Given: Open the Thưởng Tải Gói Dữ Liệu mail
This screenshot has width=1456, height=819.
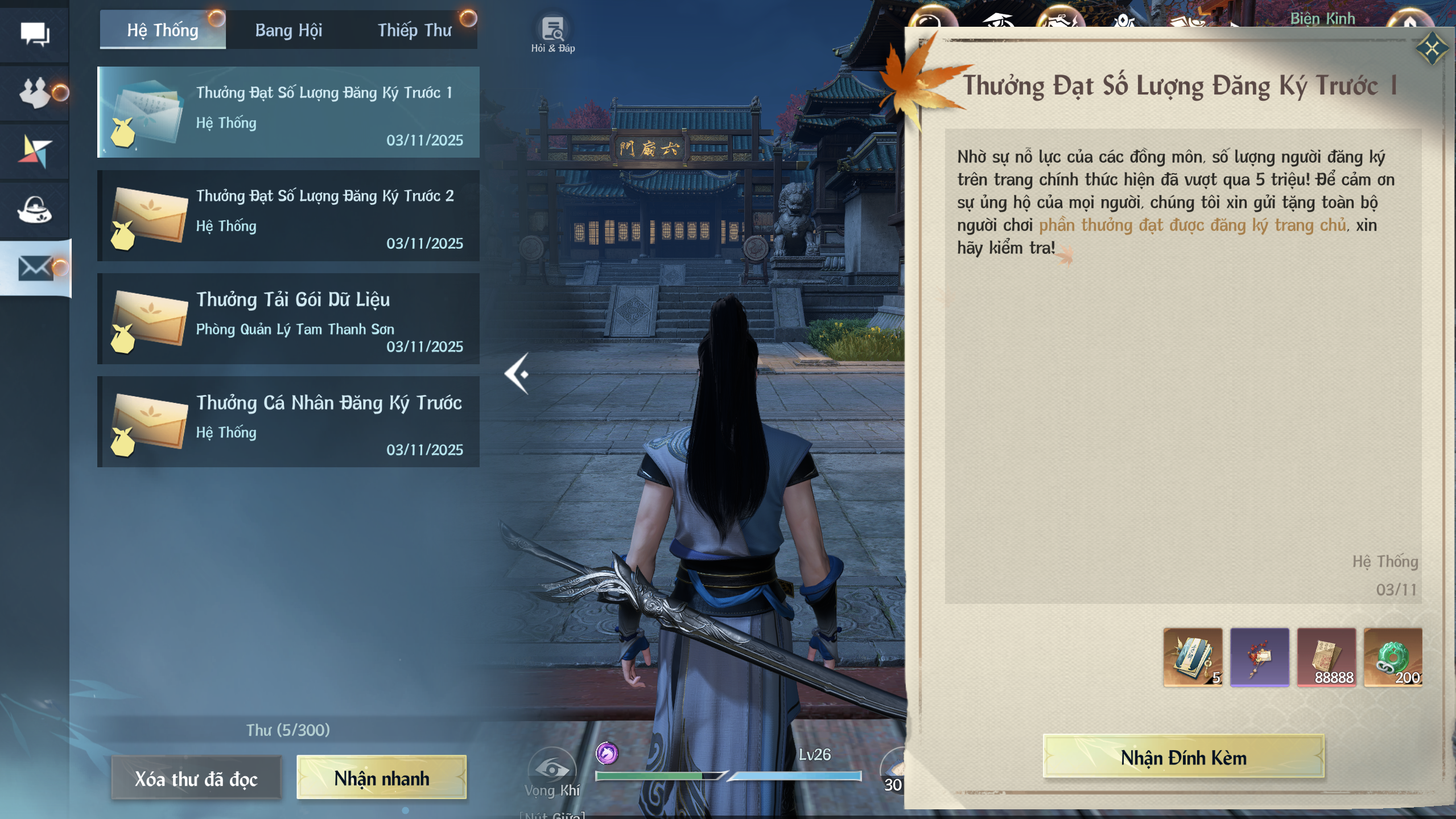Looking at the screenshot, I should 288,319.
